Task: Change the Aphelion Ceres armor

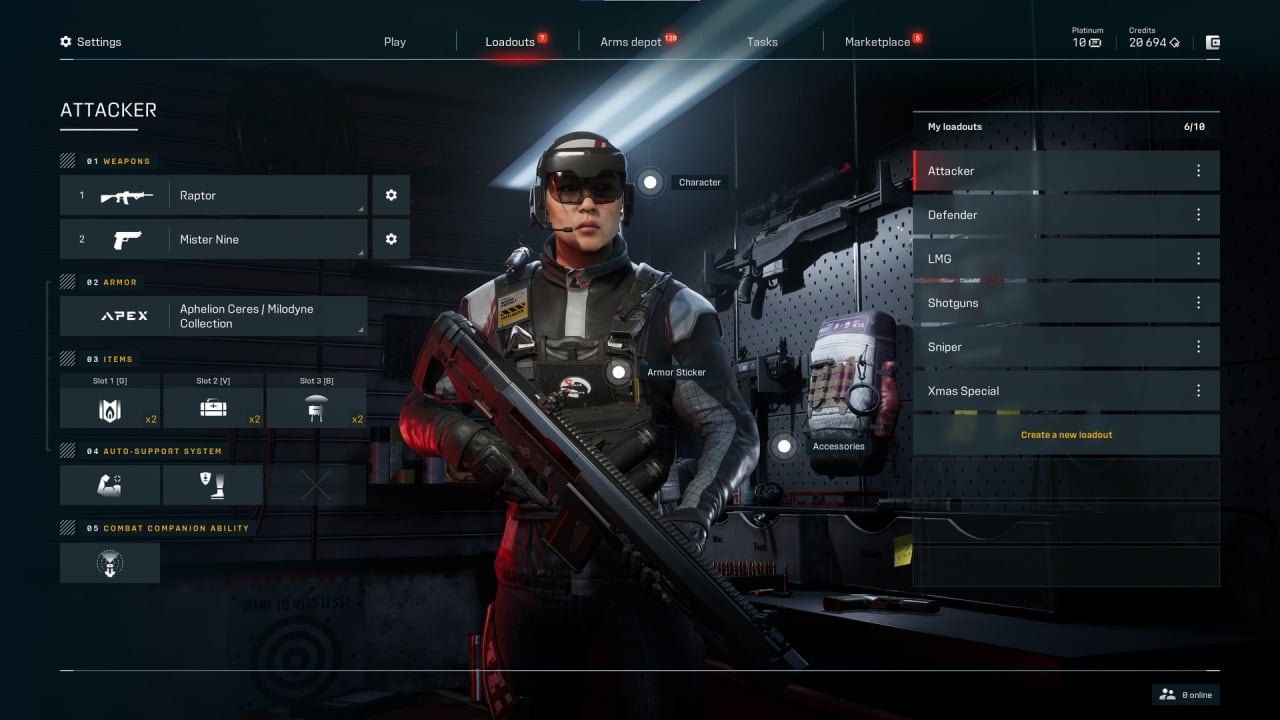Action: click(214, 316)
